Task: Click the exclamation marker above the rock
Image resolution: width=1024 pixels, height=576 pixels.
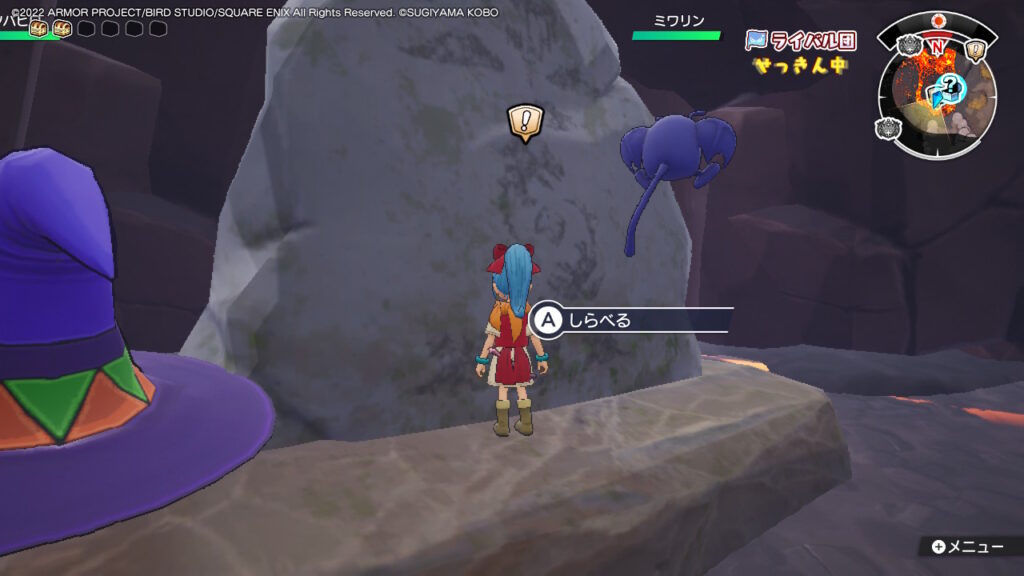Action: 524,123
